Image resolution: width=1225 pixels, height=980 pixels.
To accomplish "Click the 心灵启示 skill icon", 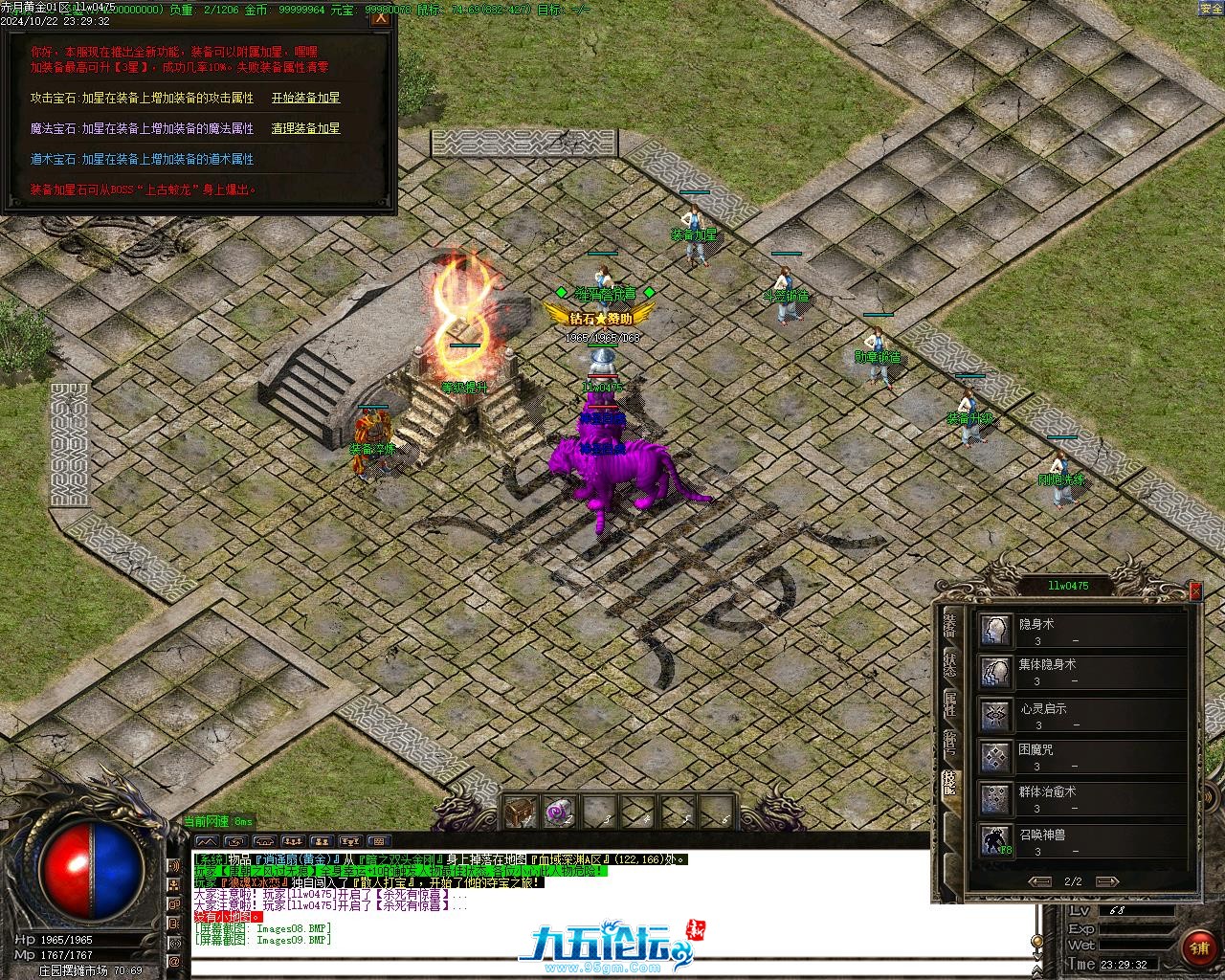I will (x=995, y=715).
